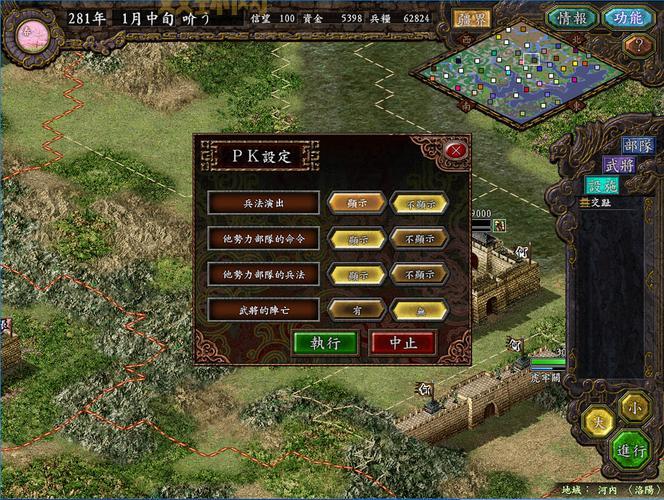664x500 pixels.
Task: Close the PK設定 dialog with red X
Action: point(456,151)
